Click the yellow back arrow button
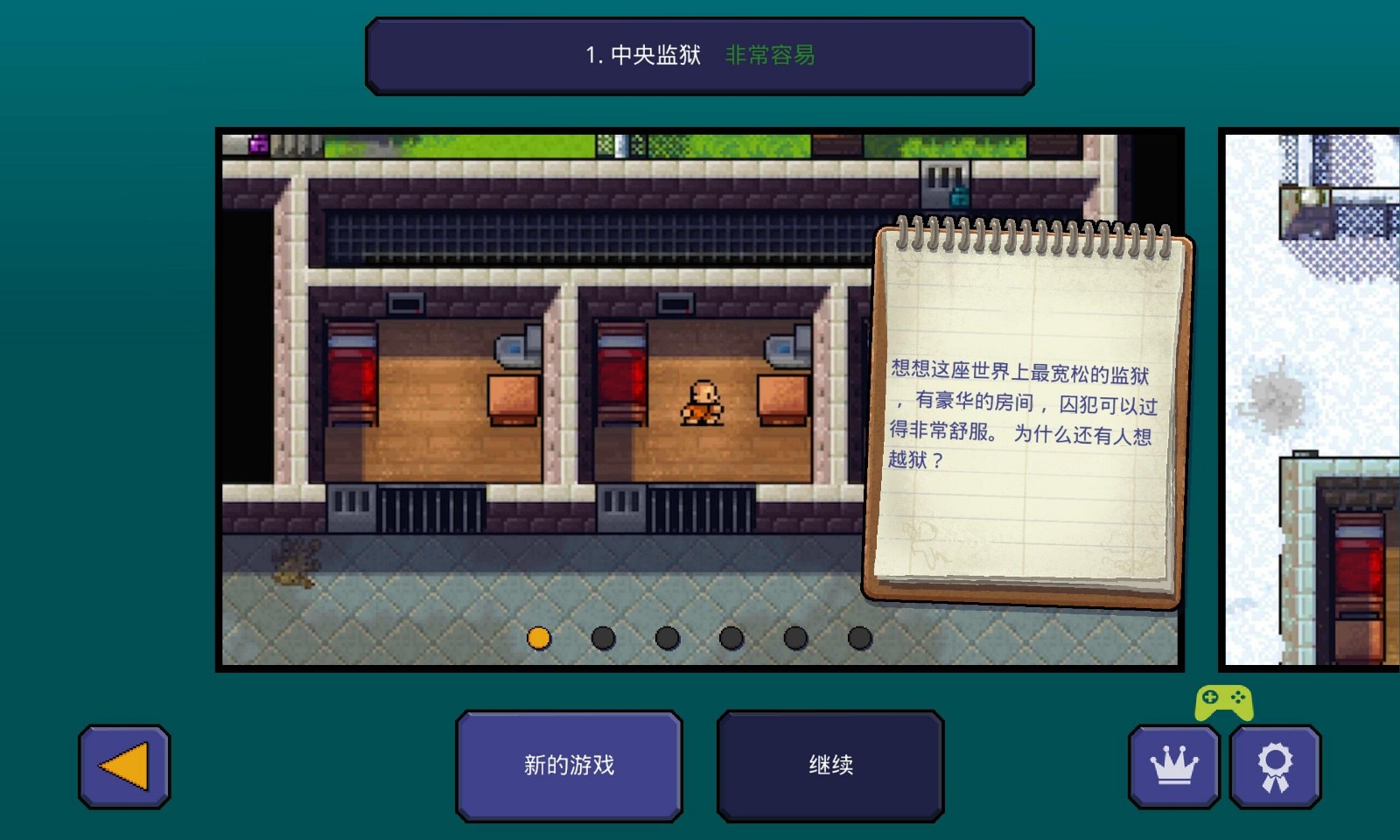Screen dimensions: 1400x840 [122, 765]
